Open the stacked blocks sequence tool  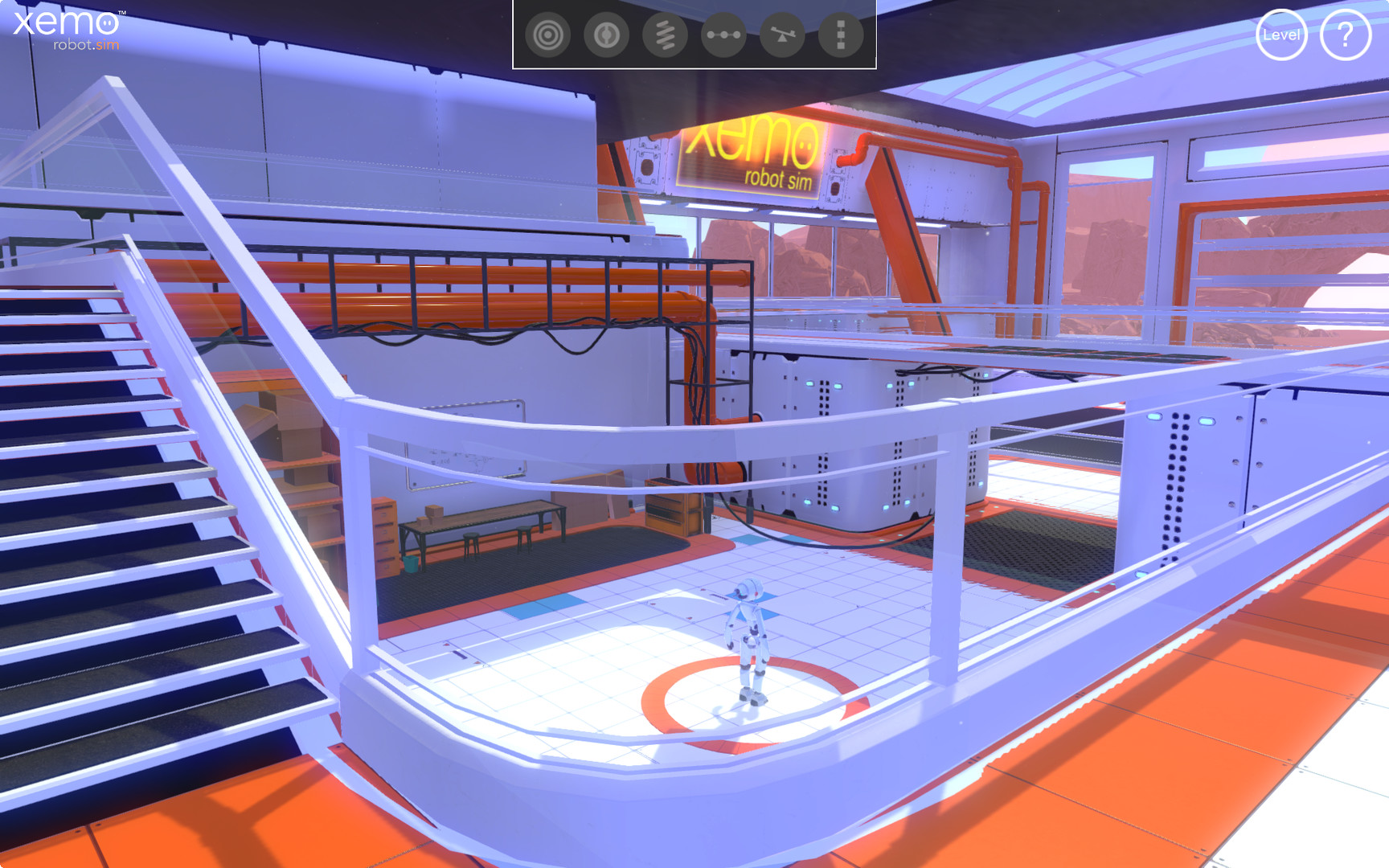[x=838, y=35]
